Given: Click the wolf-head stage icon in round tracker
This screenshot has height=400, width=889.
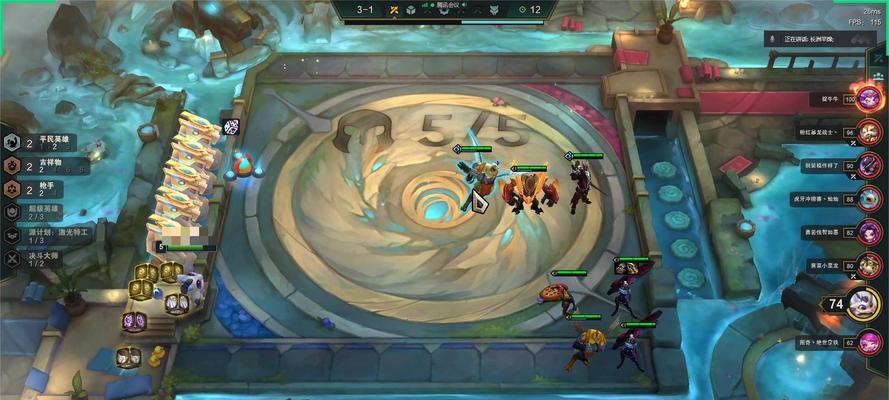Looking at the screenshot, I should (493, 10).
